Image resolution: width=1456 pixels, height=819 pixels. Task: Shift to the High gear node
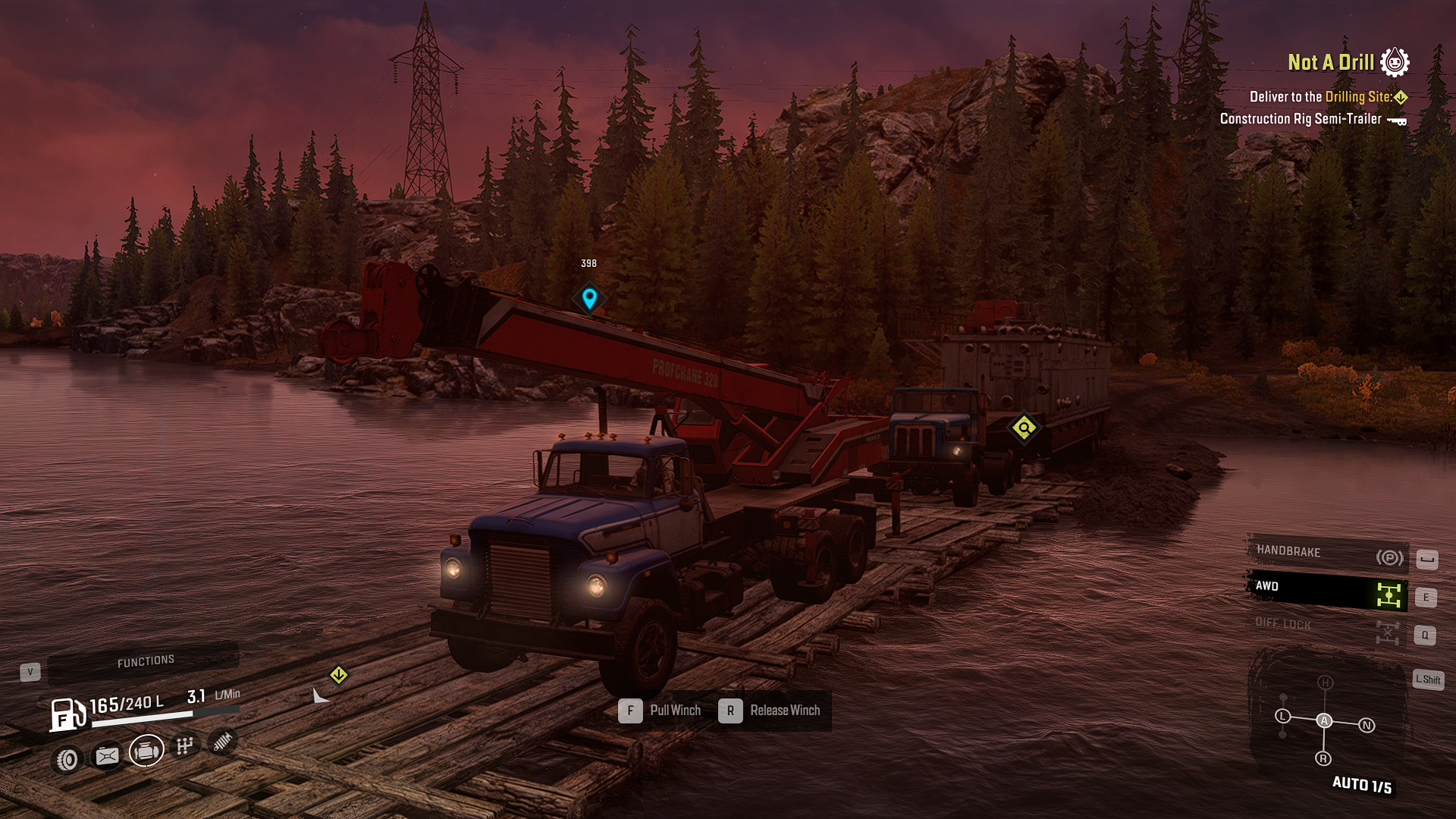click(x=1325, y=682)
